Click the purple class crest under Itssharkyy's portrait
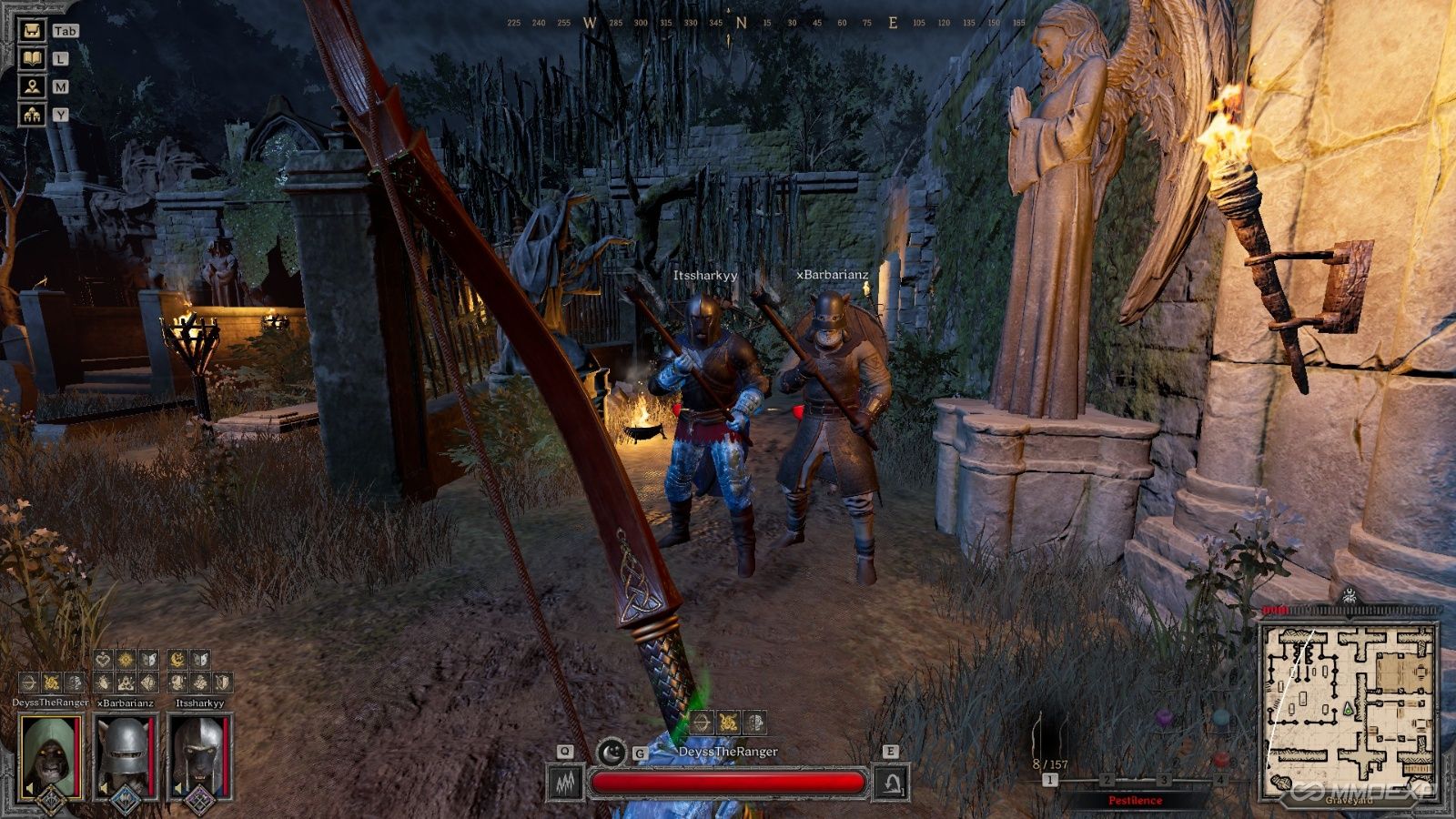 (200, 799)
